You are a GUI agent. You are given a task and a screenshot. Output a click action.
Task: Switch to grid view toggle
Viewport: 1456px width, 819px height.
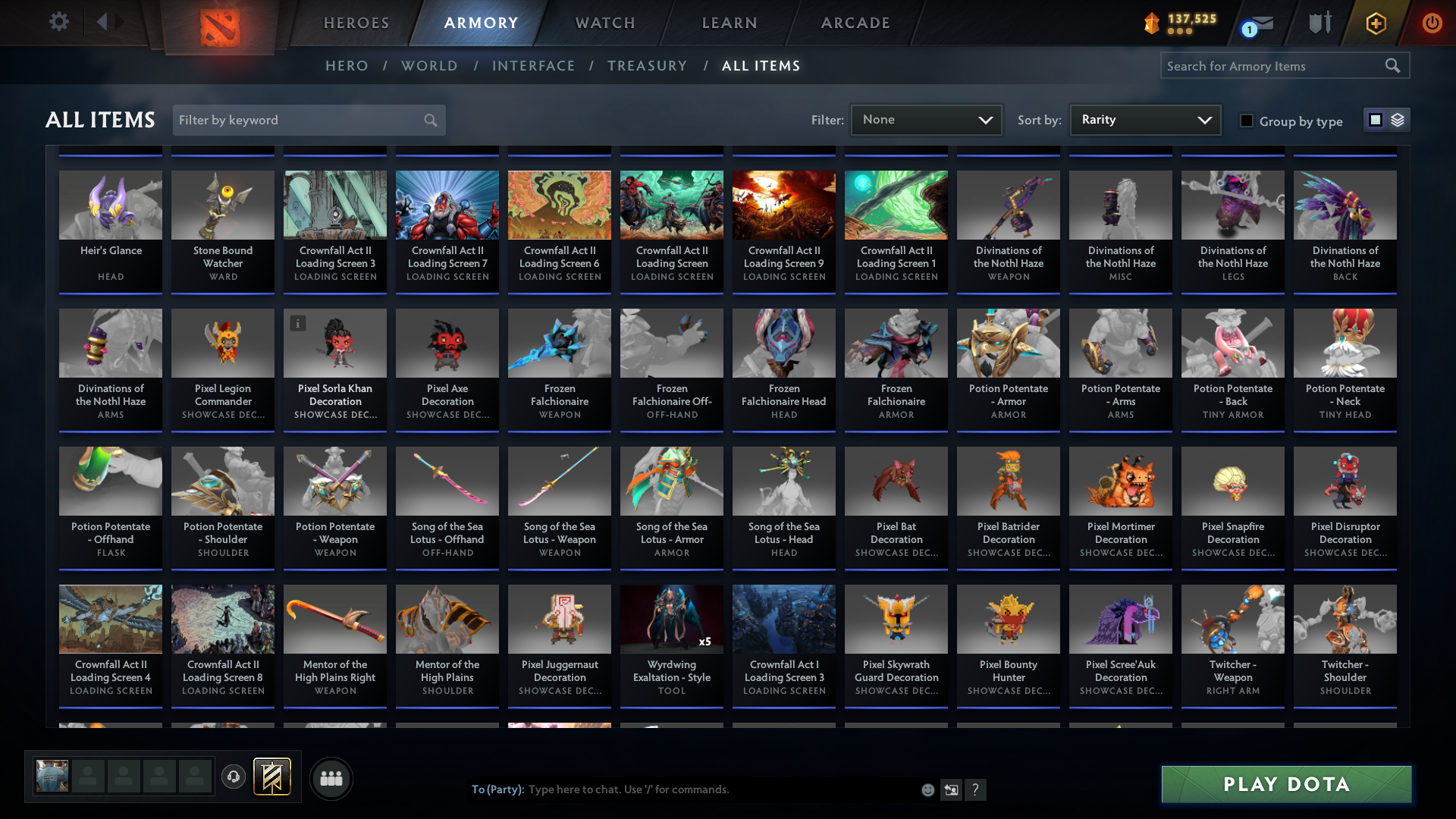point(1375,120)
